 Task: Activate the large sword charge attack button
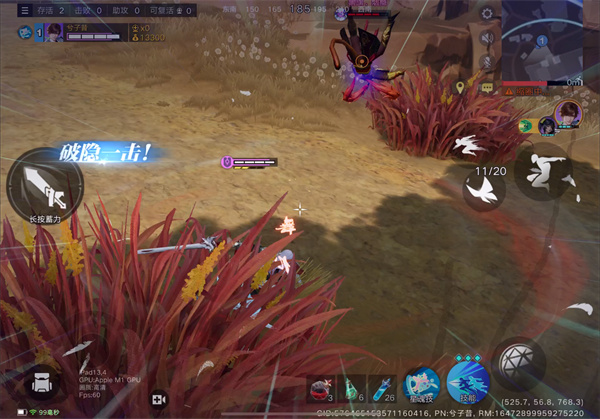click(43, 186)
